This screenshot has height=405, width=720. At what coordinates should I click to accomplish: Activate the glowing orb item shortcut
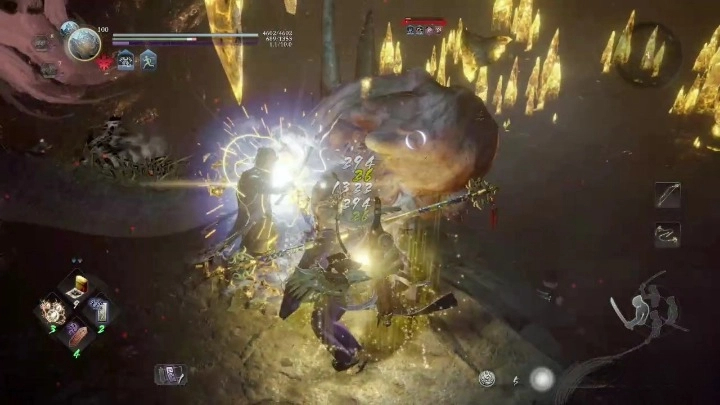pyautogui.click(x=53, y=311)
